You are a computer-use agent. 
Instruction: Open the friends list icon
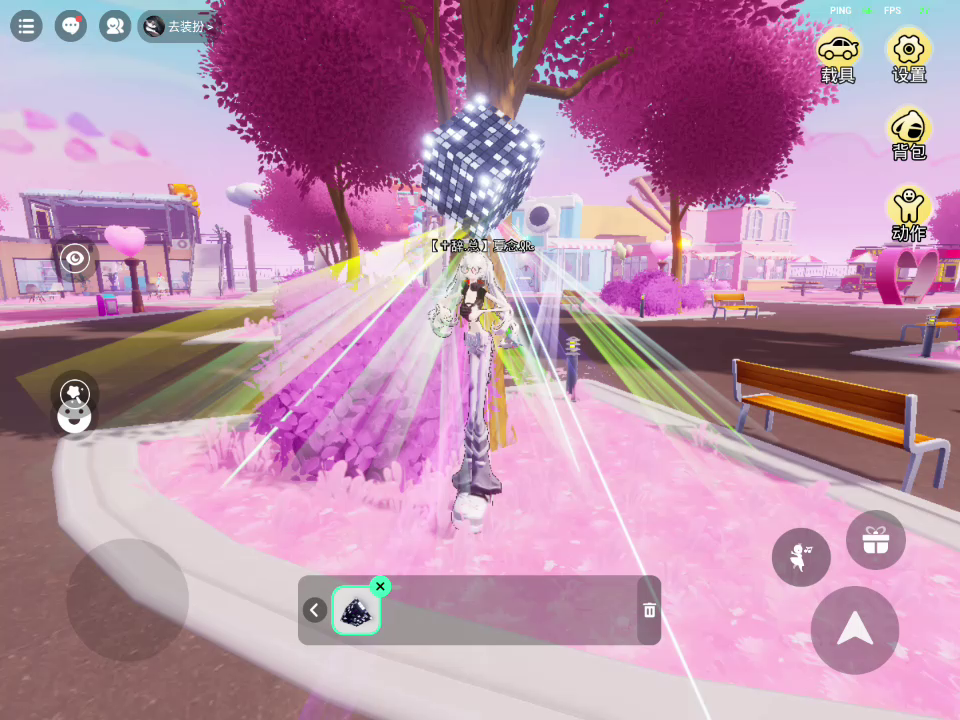(115, 26)
